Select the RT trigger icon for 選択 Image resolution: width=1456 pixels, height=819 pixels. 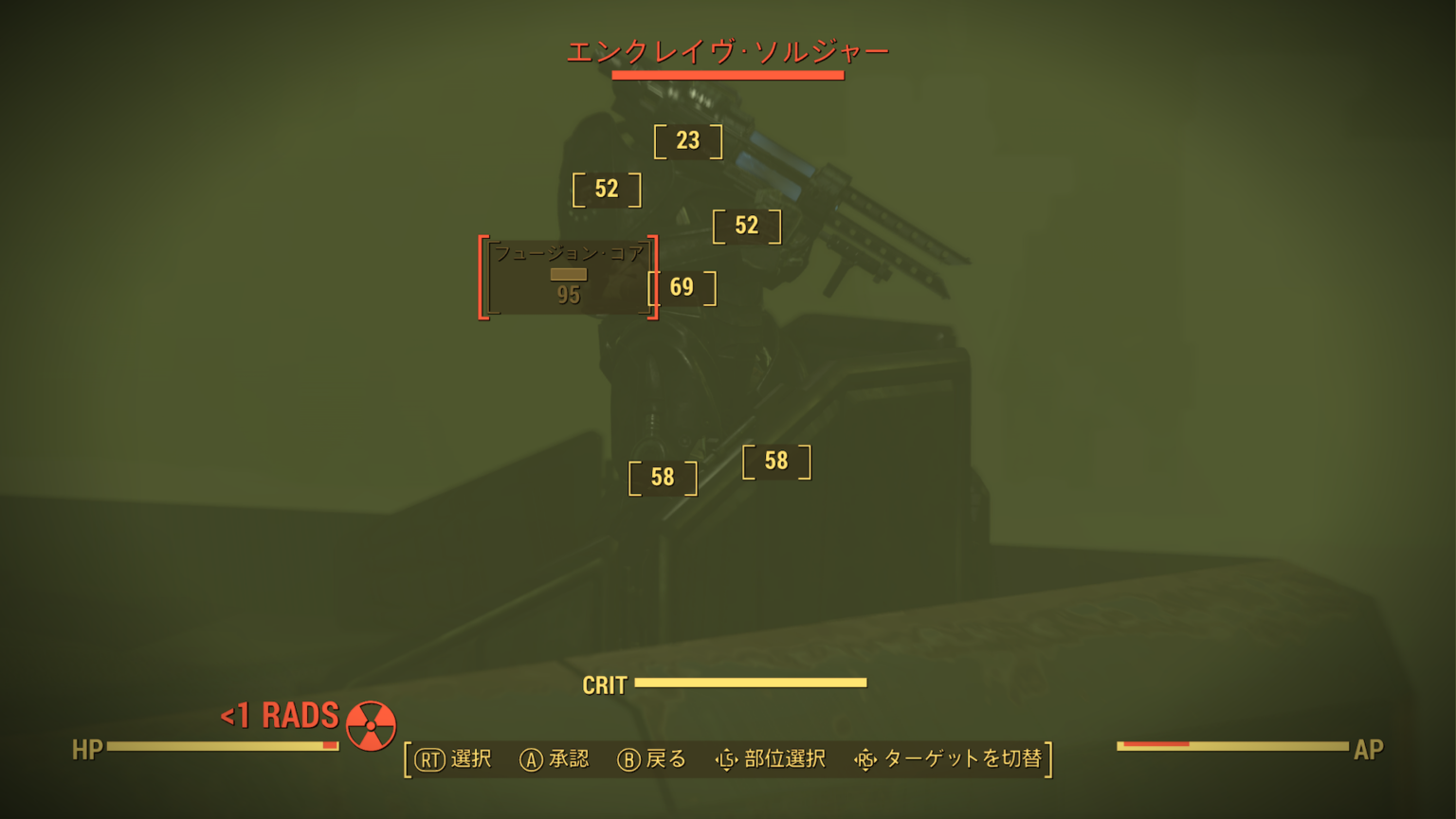pyautogui.click(x=428, y=758)
